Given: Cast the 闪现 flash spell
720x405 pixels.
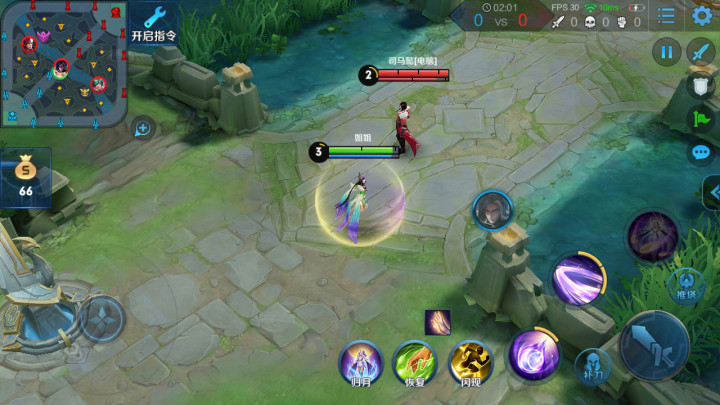Looking at the screenshot, I should (x=470, y=361).
